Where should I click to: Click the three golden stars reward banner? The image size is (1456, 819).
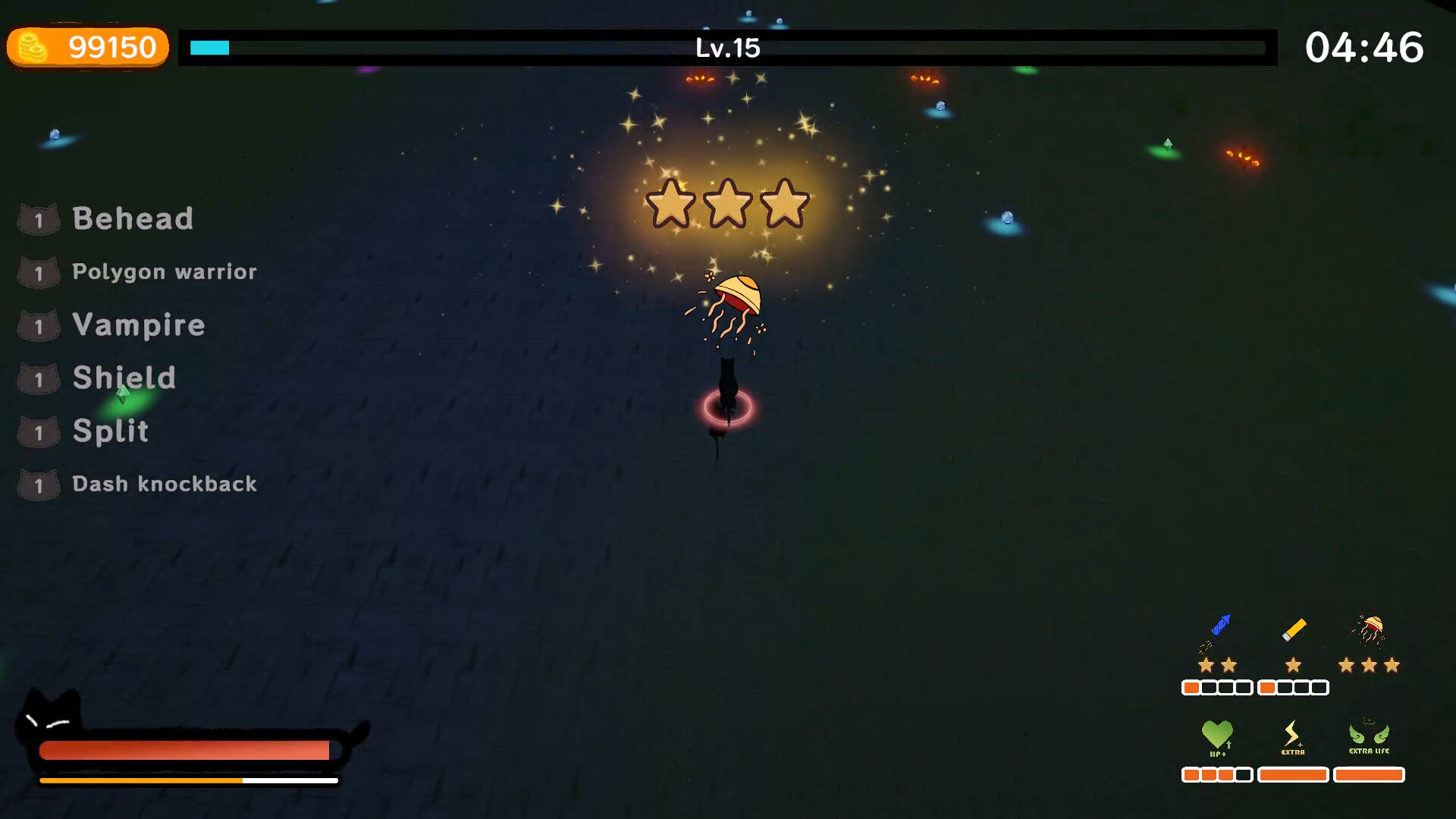pos(726,205)
